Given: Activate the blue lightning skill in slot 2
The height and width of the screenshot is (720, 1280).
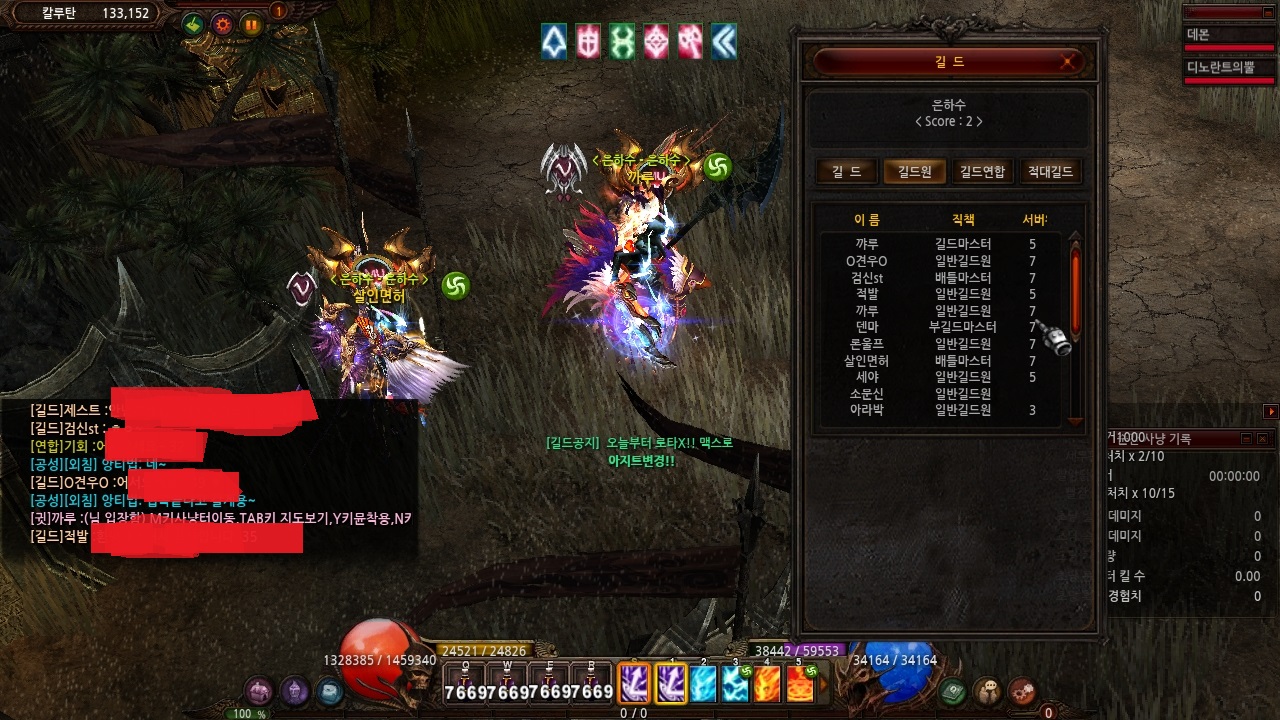Looking at the screenshot, I should 704,684.
